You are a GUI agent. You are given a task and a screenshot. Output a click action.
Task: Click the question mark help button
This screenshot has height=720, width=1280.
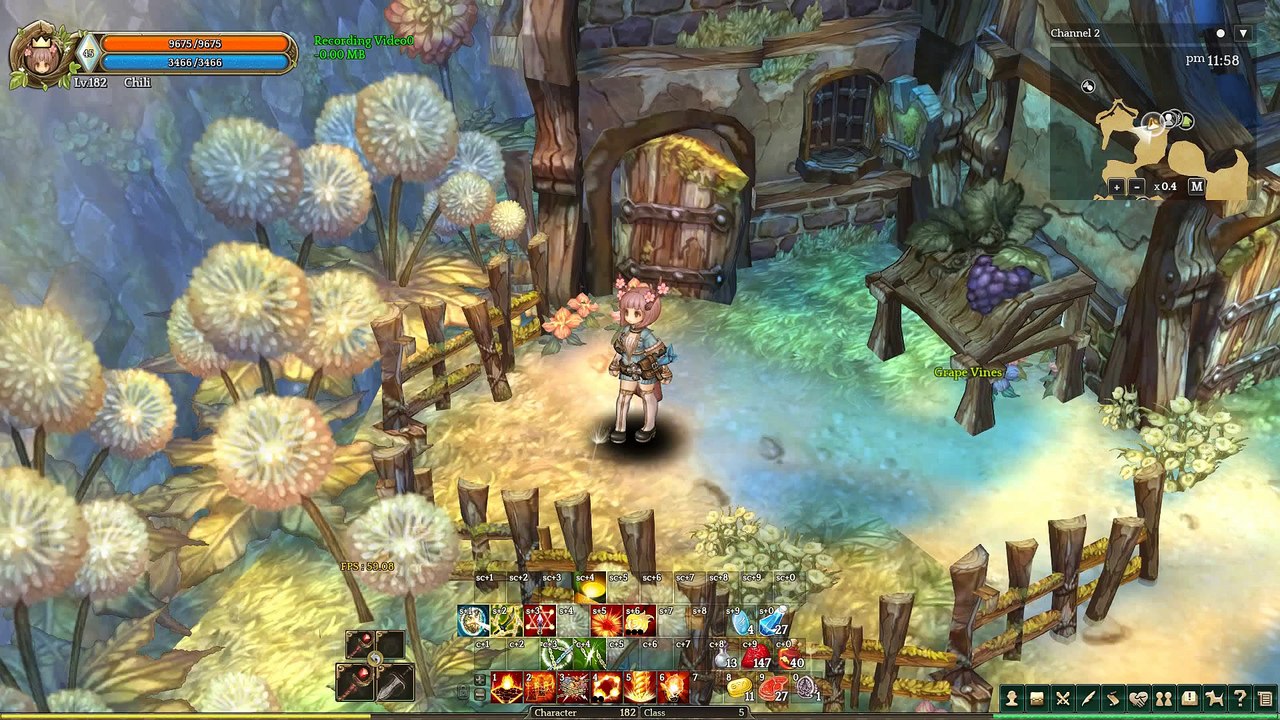[1240, 699]
